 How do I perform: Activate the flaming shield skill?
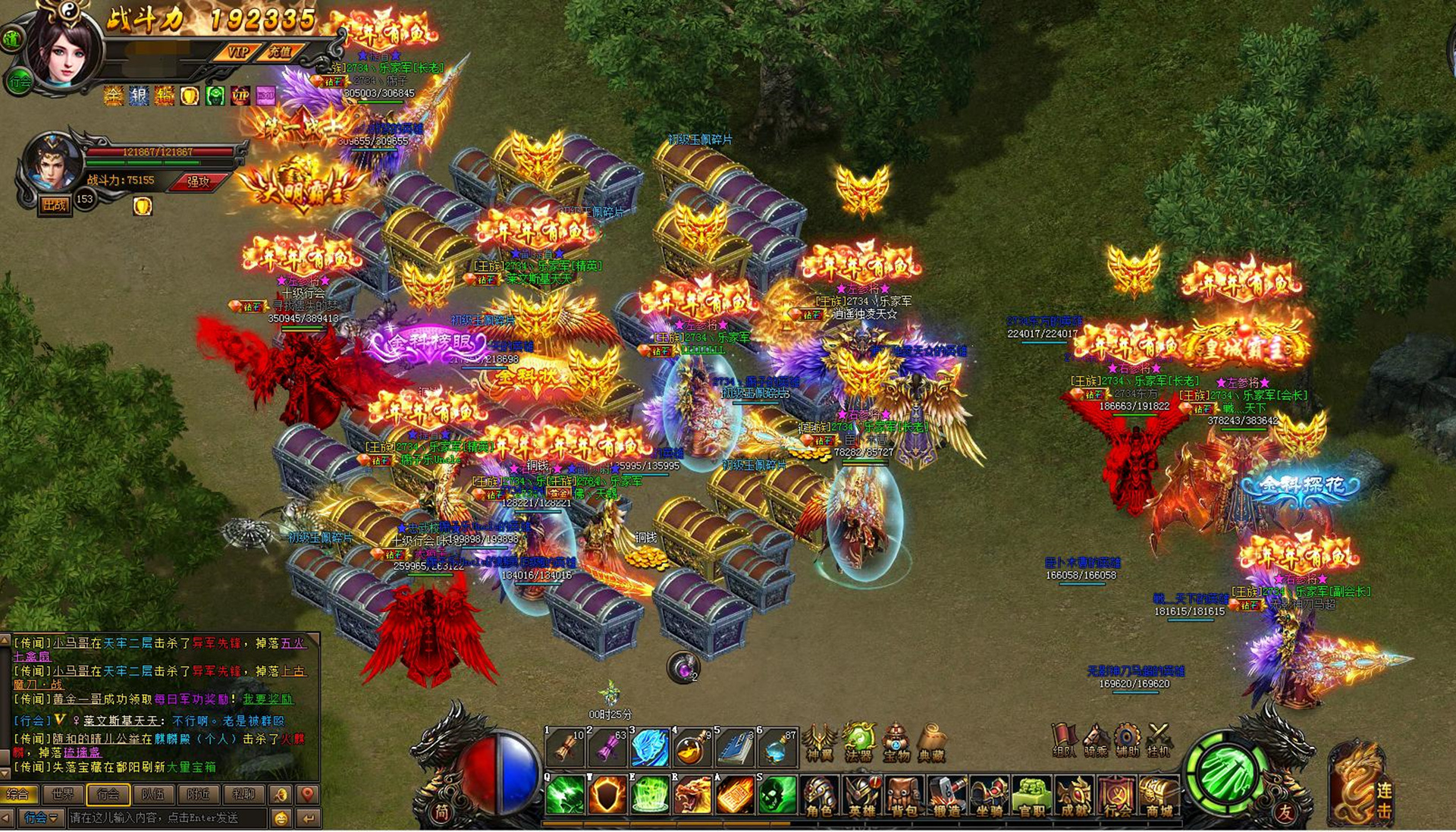607,795
